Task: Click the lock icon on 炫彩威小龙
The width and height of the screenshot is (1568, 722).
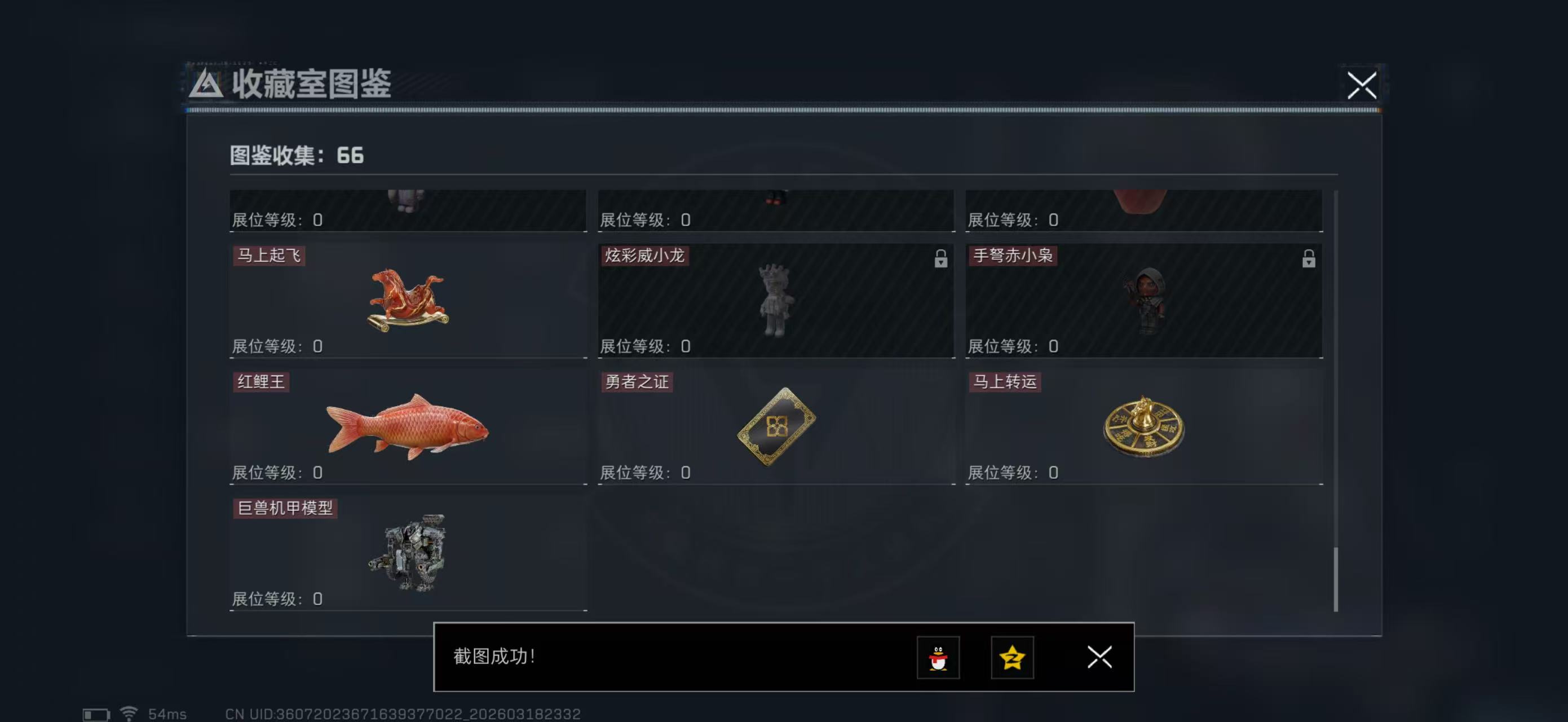Action: [940, 259]
